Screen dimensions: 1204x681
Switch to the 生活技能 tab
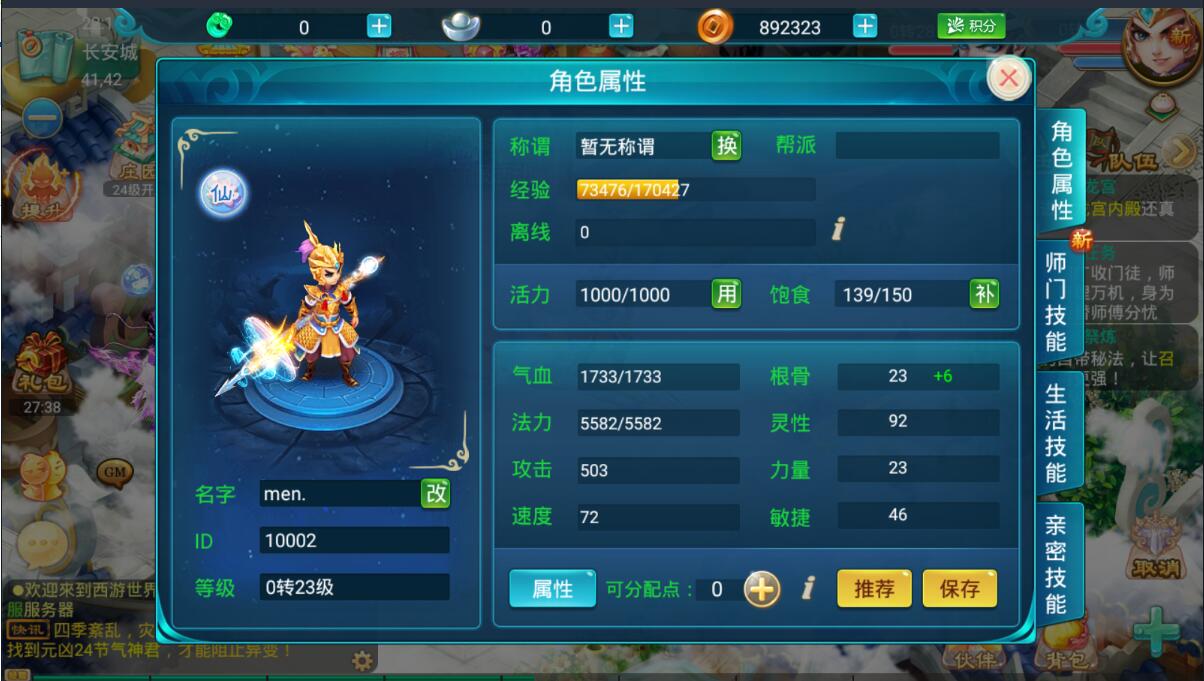[1057, 432]
